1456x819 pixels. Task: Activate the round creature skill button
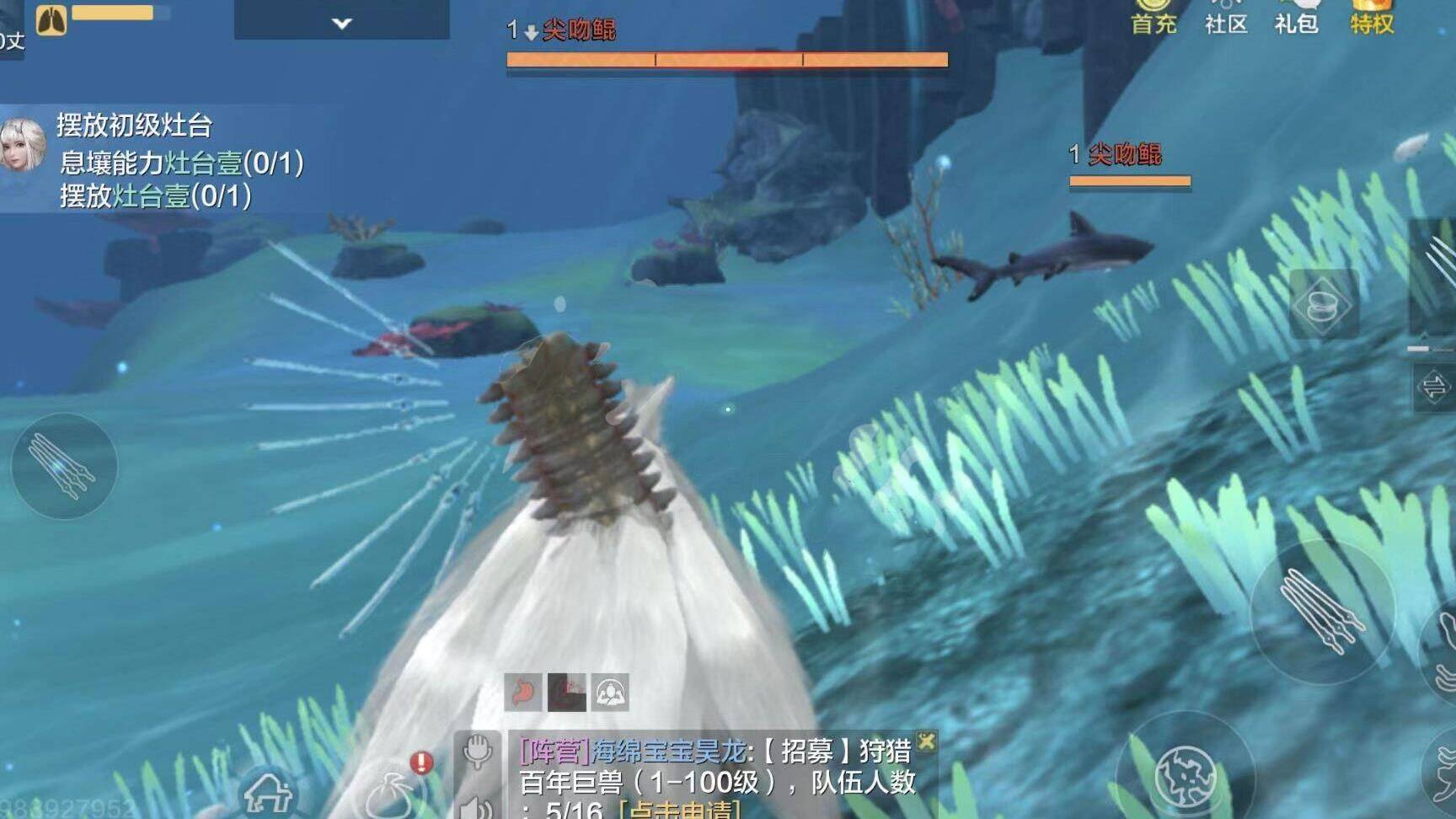pos(1185,776)
